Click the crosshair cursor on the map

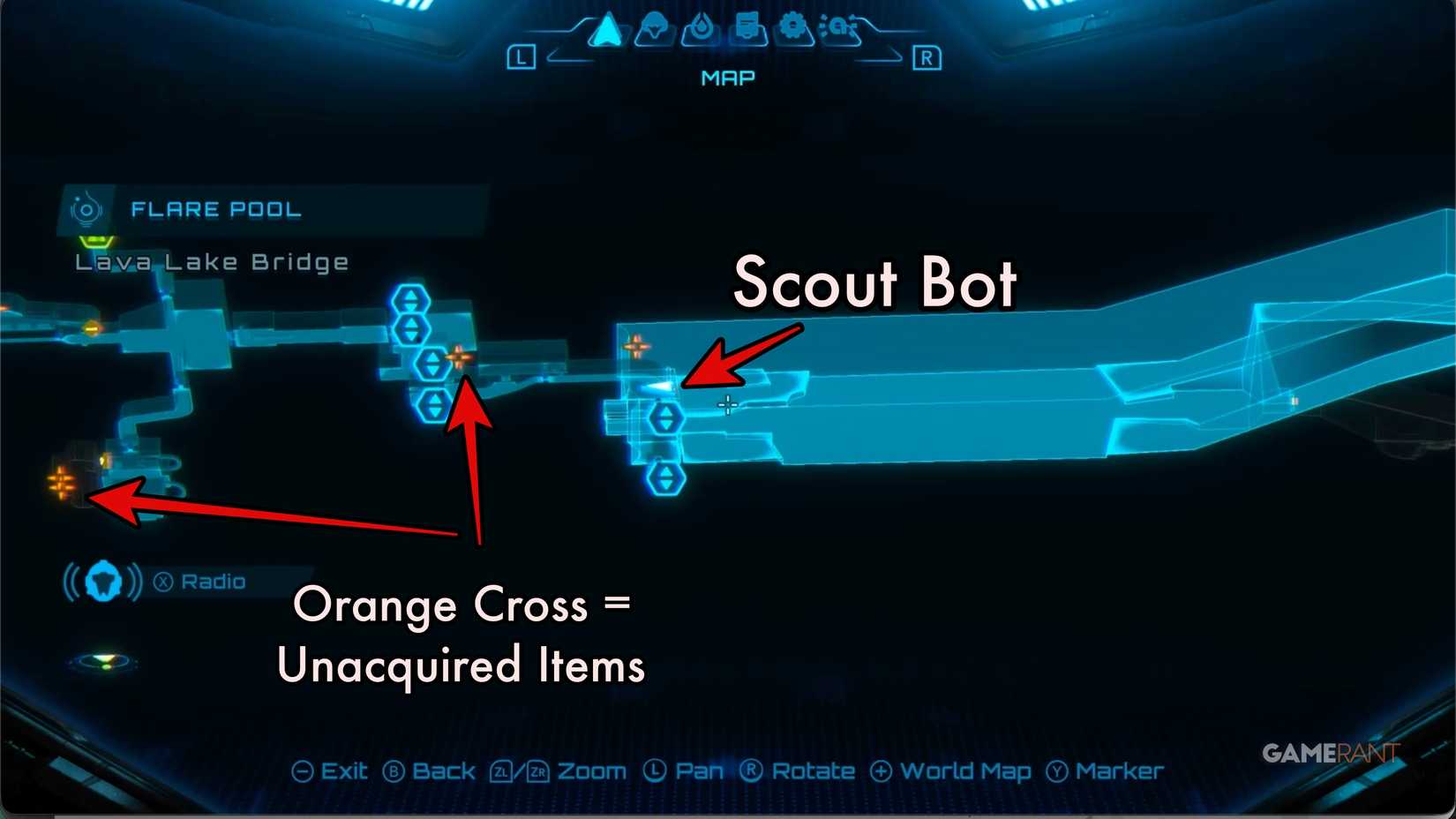click(x=727, y=405)
